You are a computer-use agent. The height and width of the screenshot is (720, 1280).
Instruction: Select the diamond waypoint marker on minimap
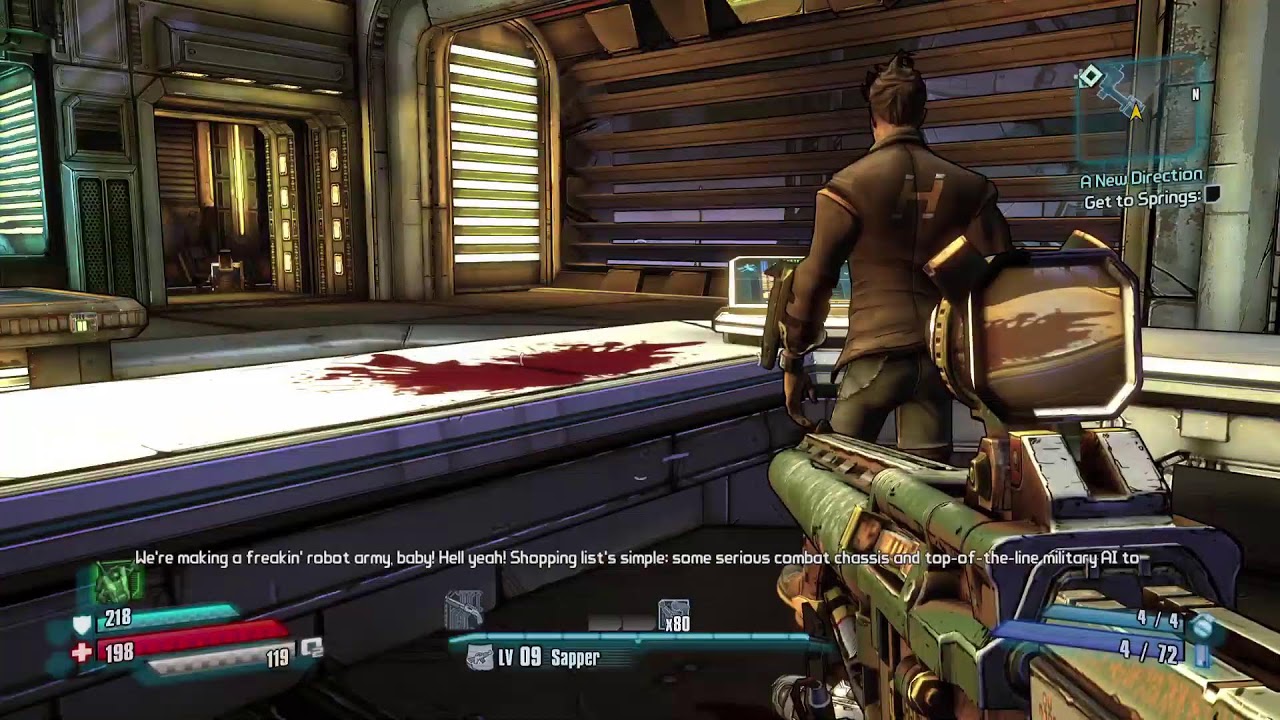pyautogui.click(x=1090, y=76)
